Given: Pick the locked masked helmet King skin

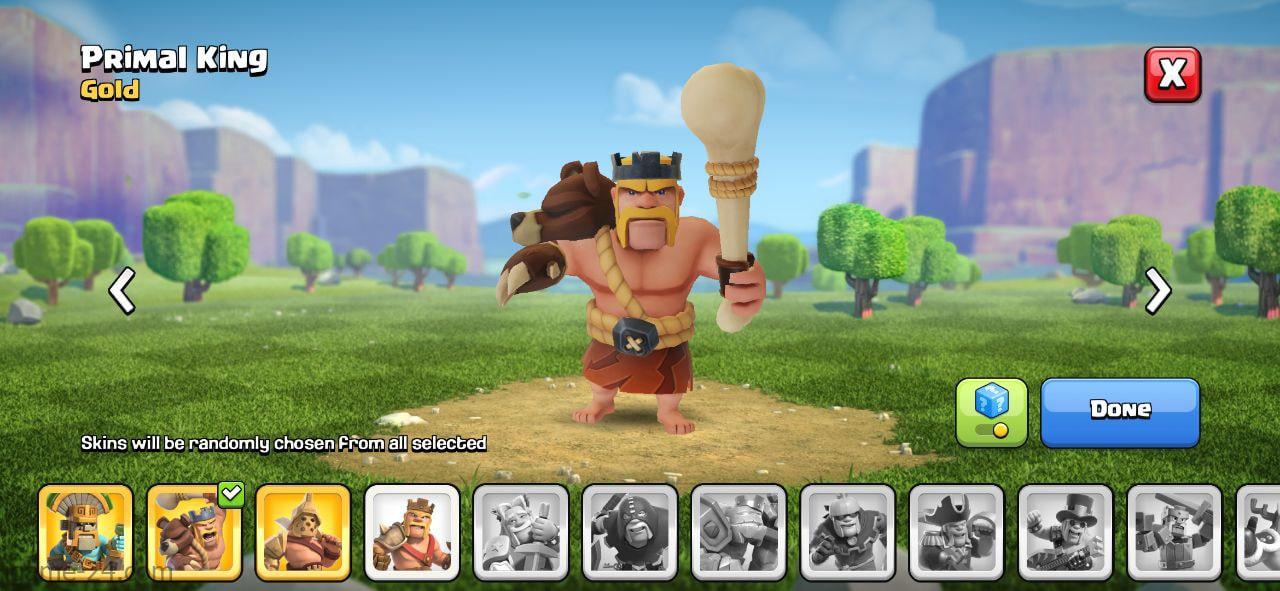Looking at the screenshot, I should [x=848, y=532].
